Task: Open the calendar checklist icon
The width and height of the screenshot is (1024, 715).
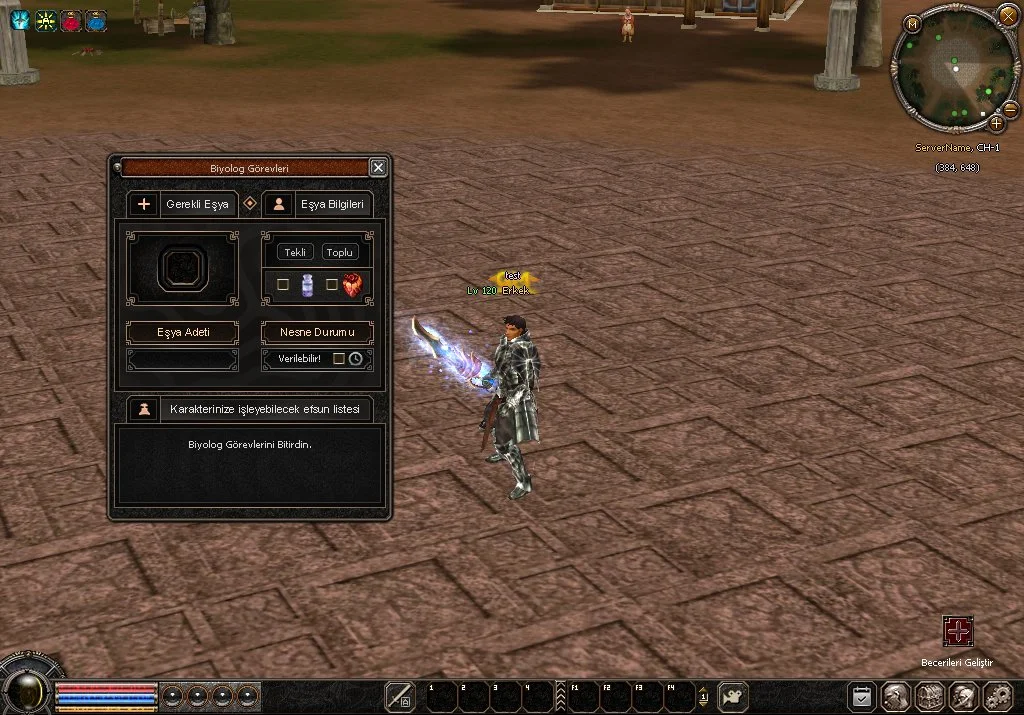Action: (861, 696)
